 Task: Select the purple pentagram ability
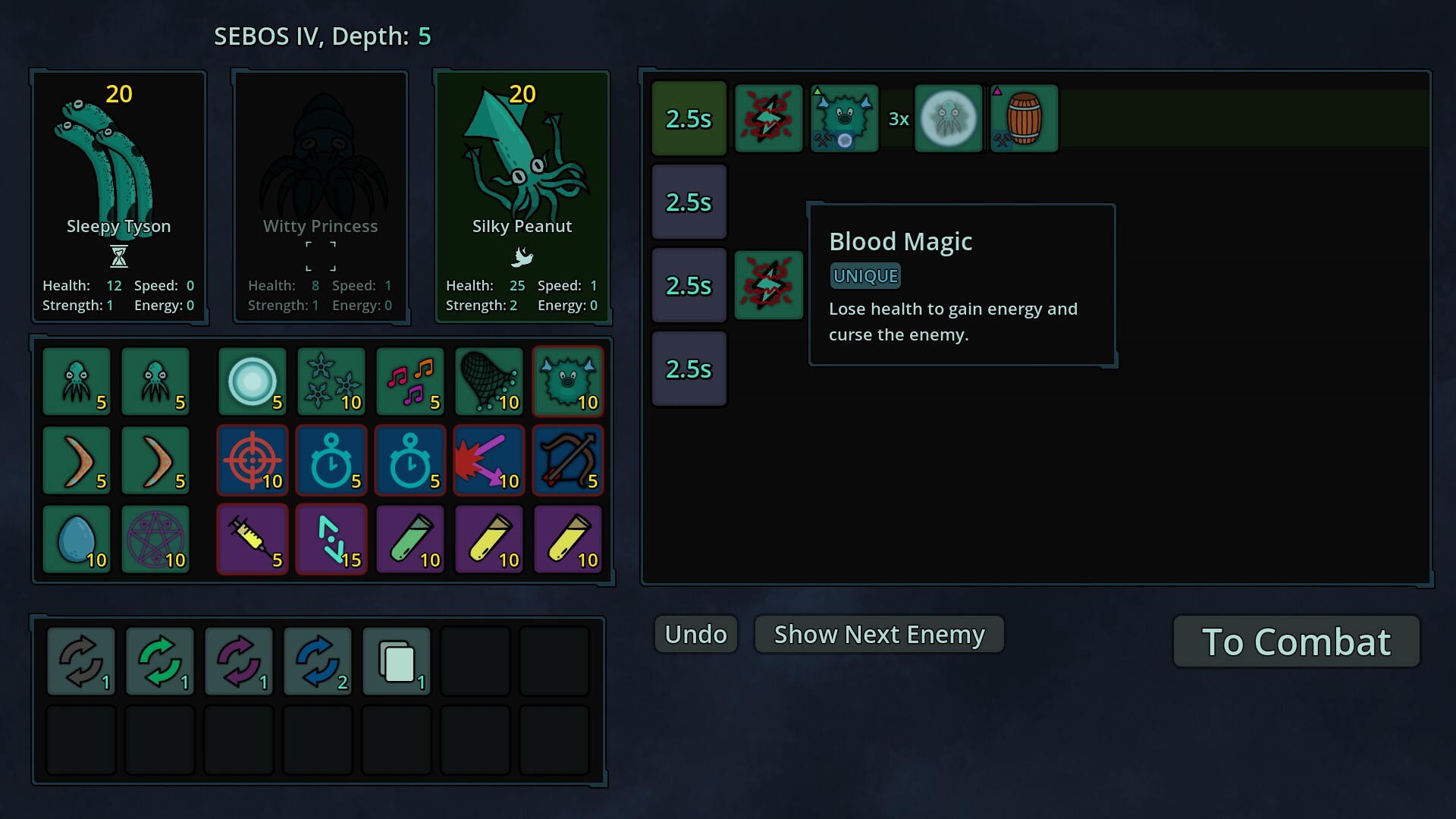(155, 539)
